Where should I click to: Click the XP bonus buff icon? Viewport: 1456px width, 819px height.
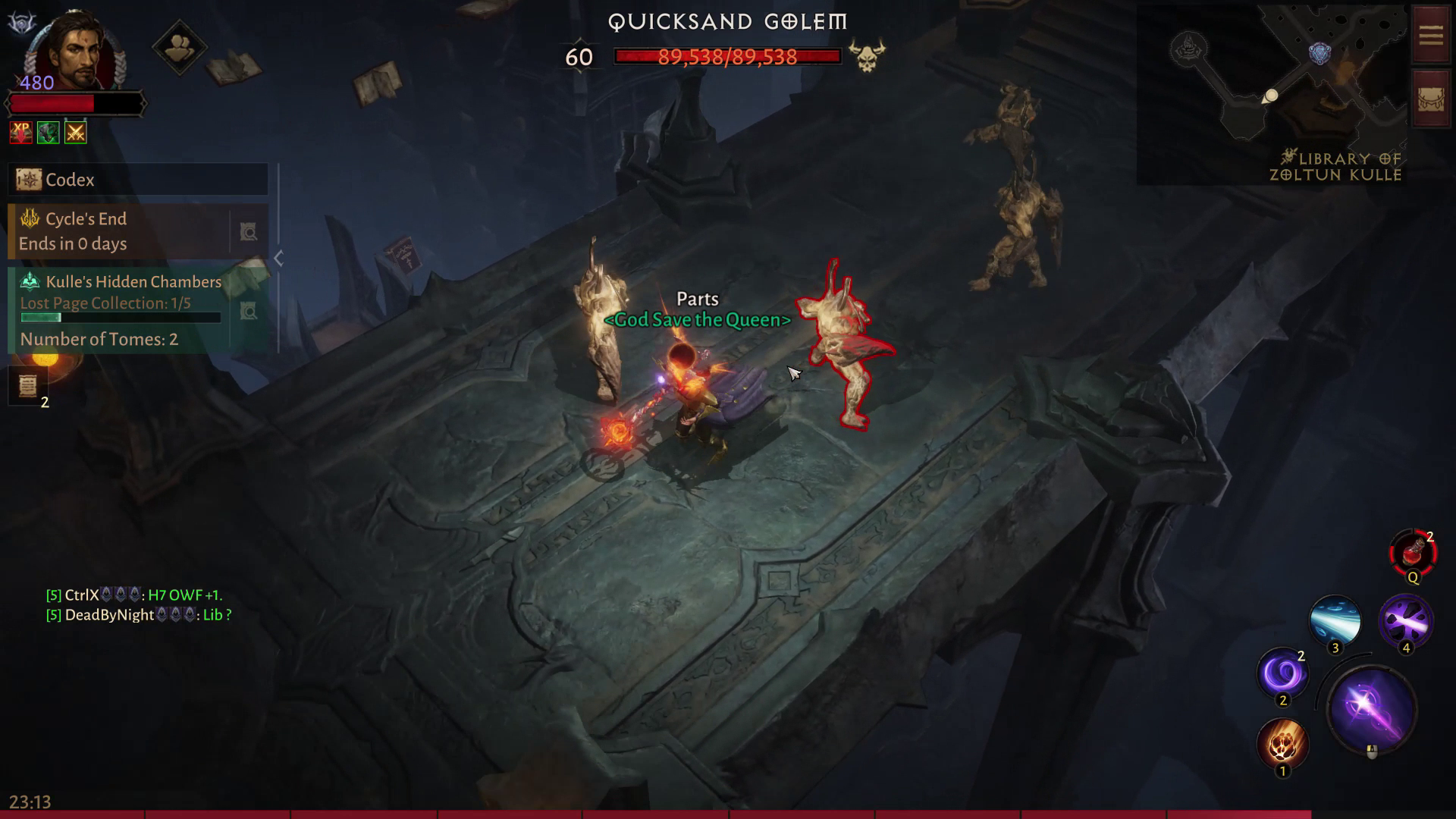point(21,133)
